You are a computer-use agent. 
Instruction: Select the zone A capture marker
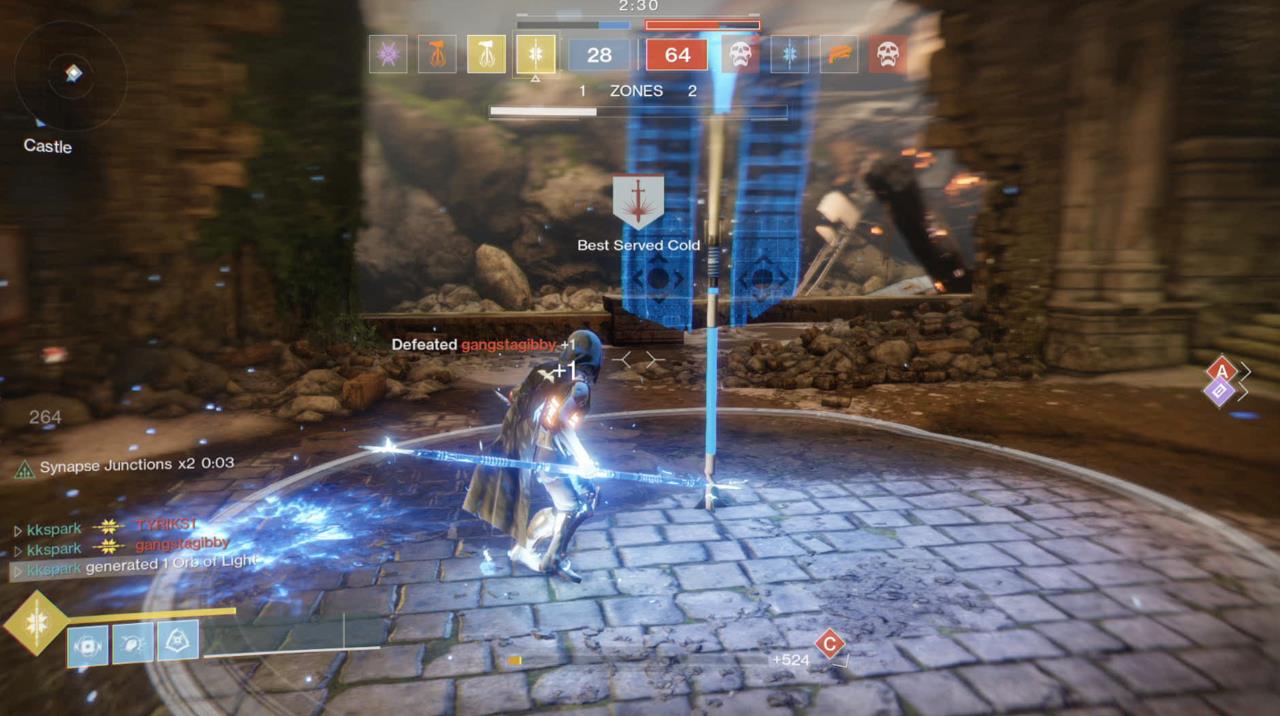point(1221,372)
